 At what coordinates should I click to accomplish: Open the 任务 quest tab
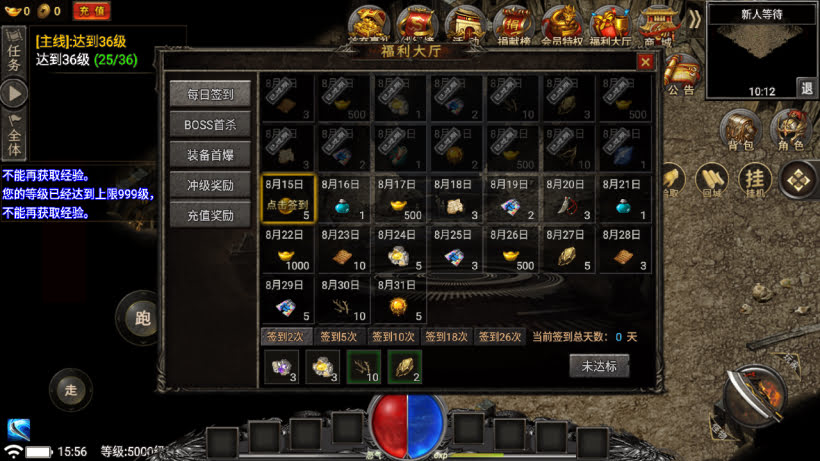click(14, 52)
